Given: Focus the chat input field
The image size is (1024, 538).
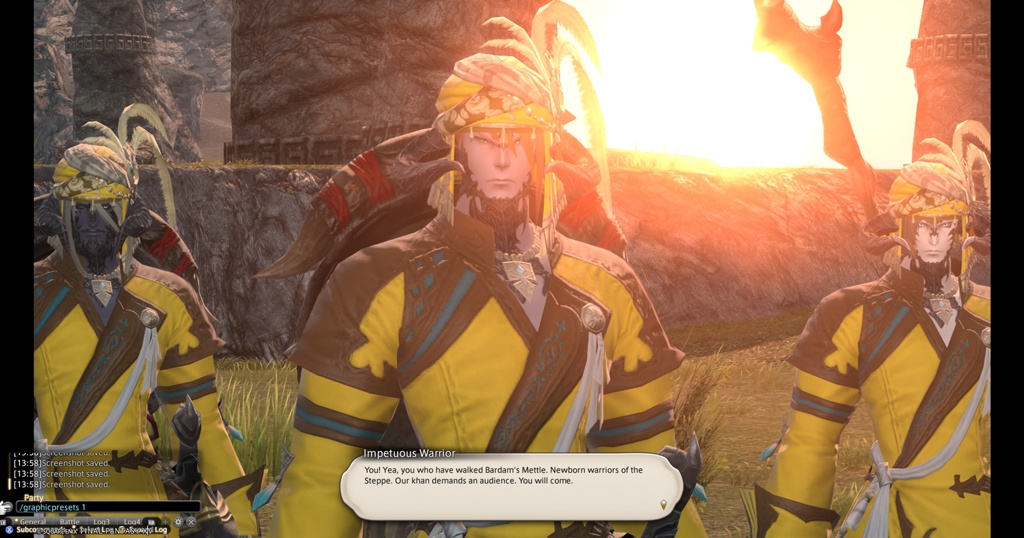Looking at the screenshot, I should coord(108,507).
